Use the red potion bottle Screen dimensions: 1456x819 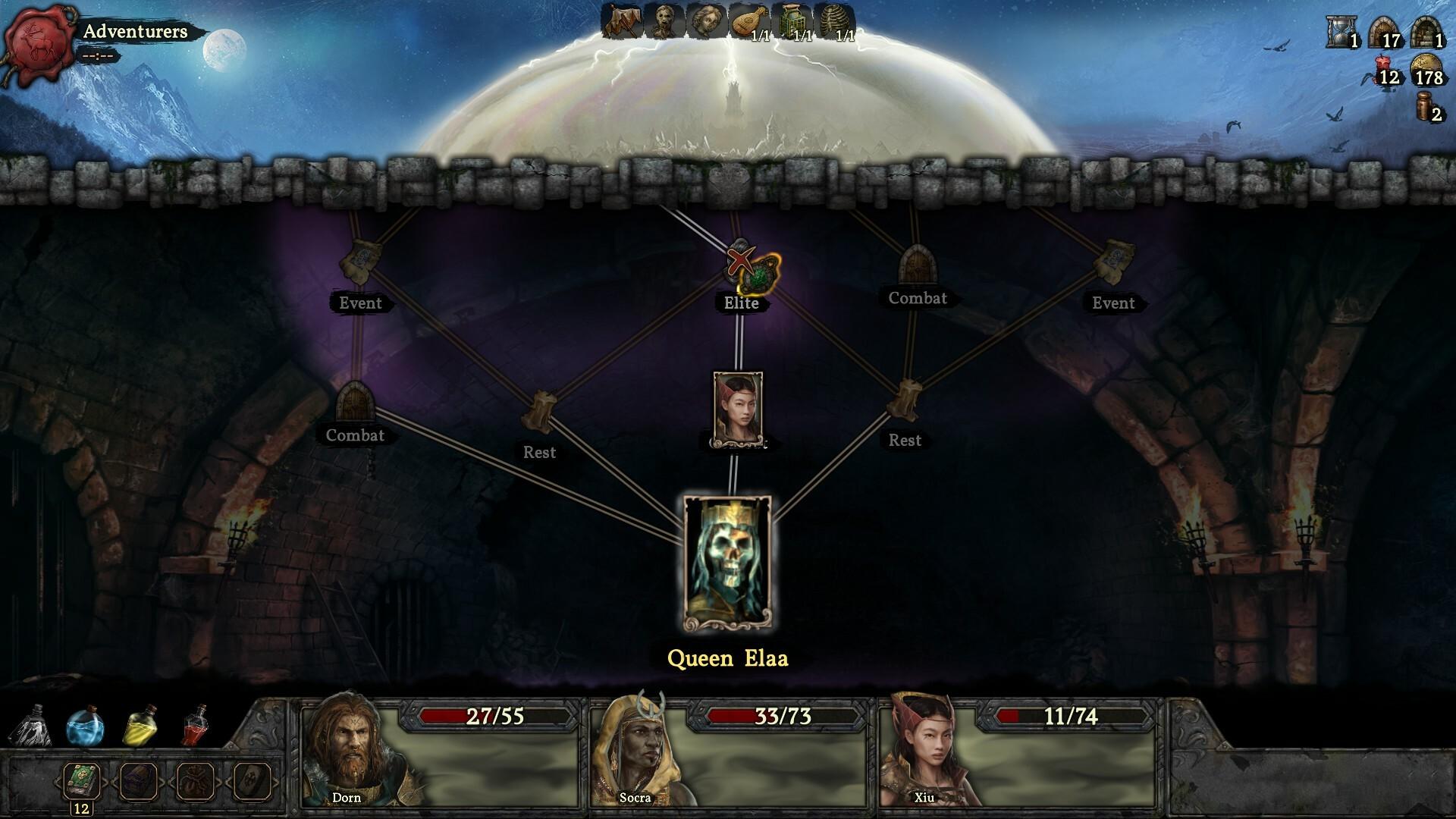(196, 725)
